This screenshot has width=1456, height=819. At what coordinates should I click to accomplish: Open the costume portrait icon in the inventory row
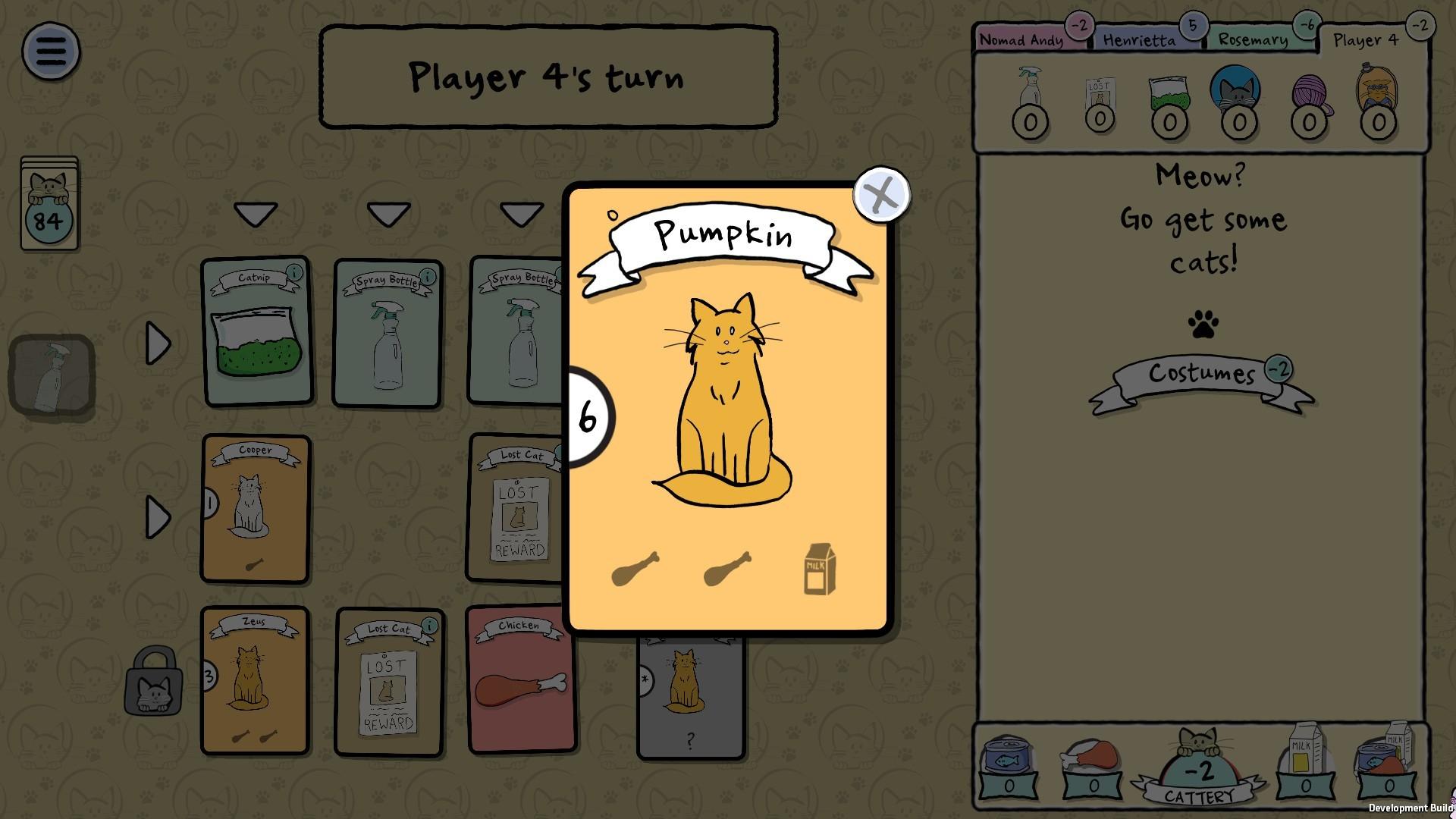1378,93
